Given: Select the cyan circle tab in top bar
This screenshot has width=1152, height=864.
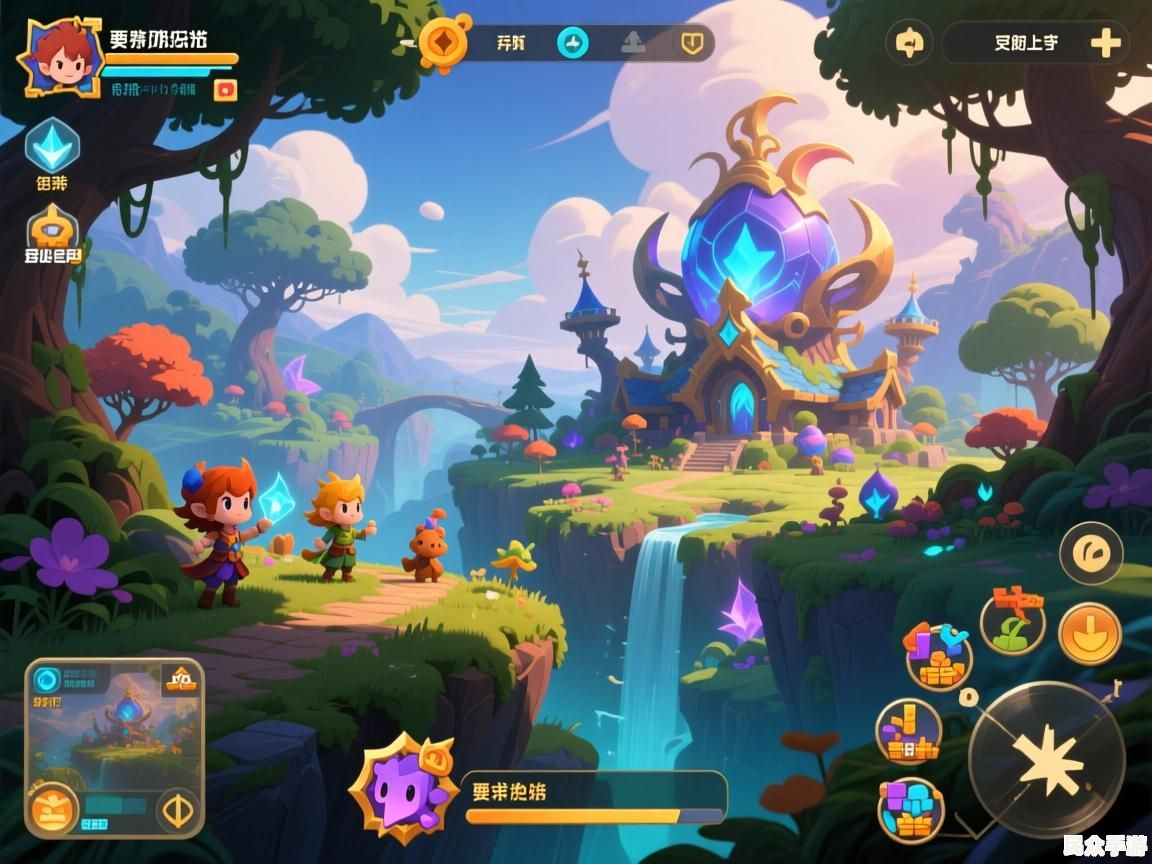Looking at the screenshot, I should pos(573,42).
